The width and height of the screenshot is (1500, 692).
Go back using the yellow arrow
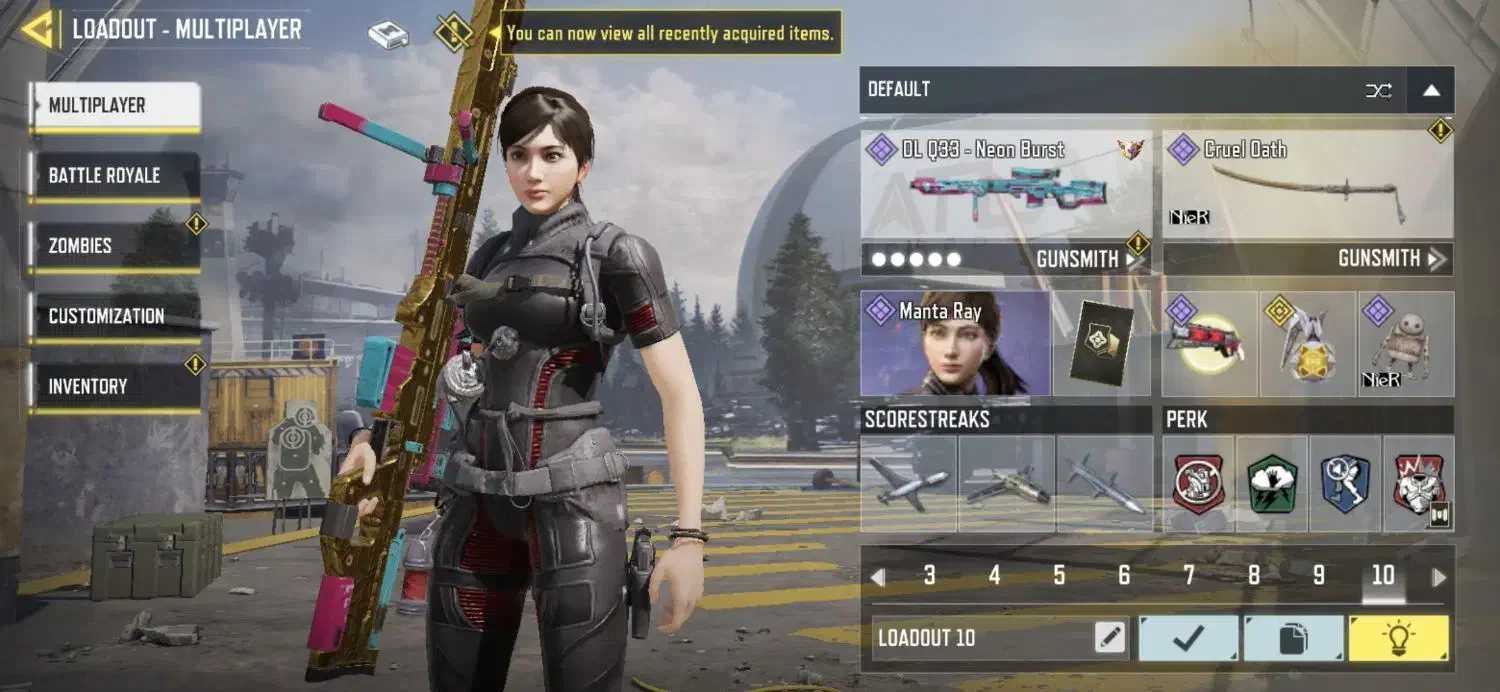coord(38,30)
